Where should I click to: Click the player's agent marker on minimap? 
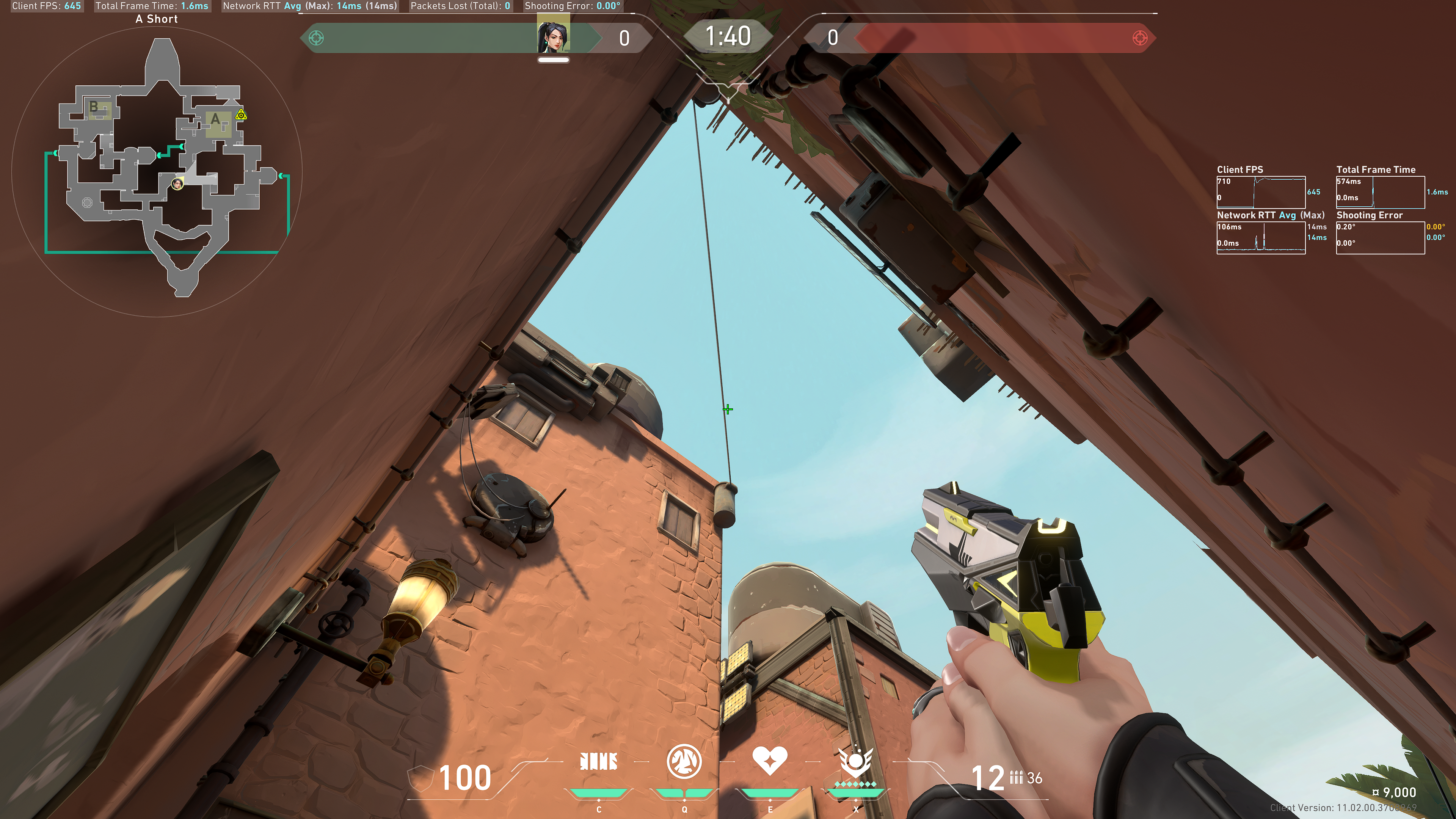point(177,184)
